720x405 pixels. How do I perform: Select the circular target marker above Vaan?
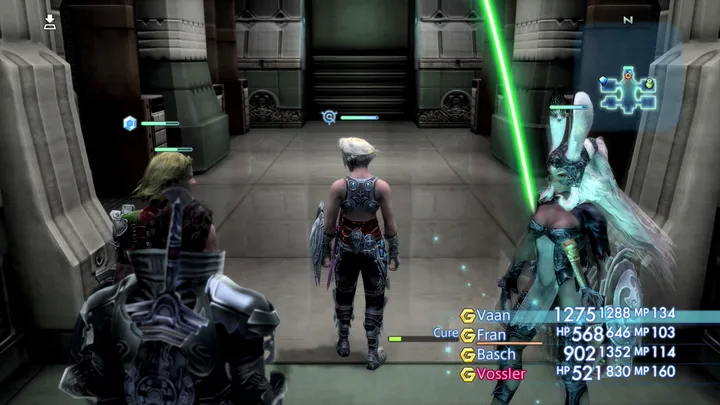point(329,117)
